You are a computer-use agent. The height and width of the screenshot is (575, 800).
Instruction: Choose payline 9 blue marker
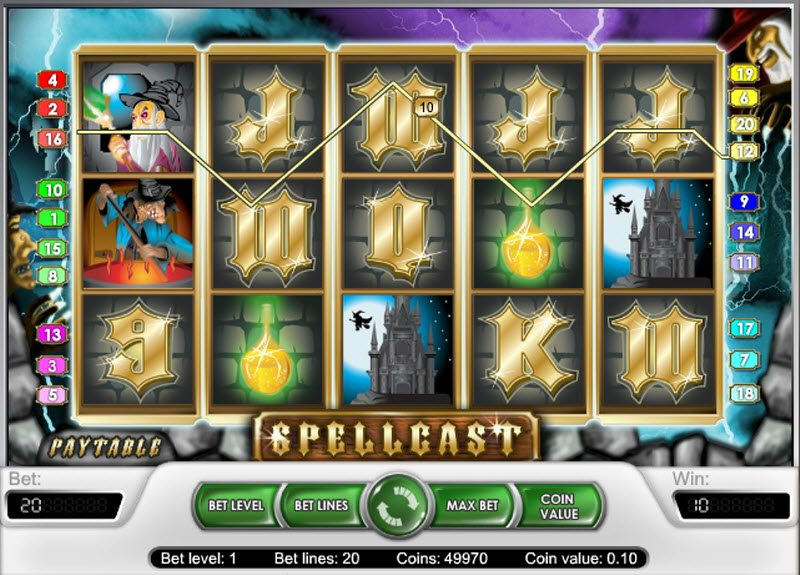(743, 202)
